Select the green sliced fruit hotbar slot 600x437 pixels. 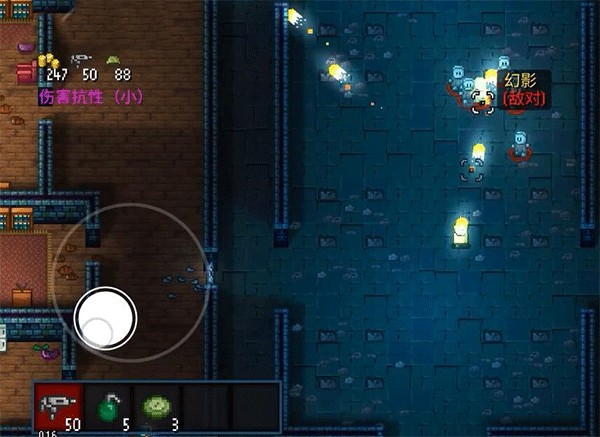[x=157, y=408]
